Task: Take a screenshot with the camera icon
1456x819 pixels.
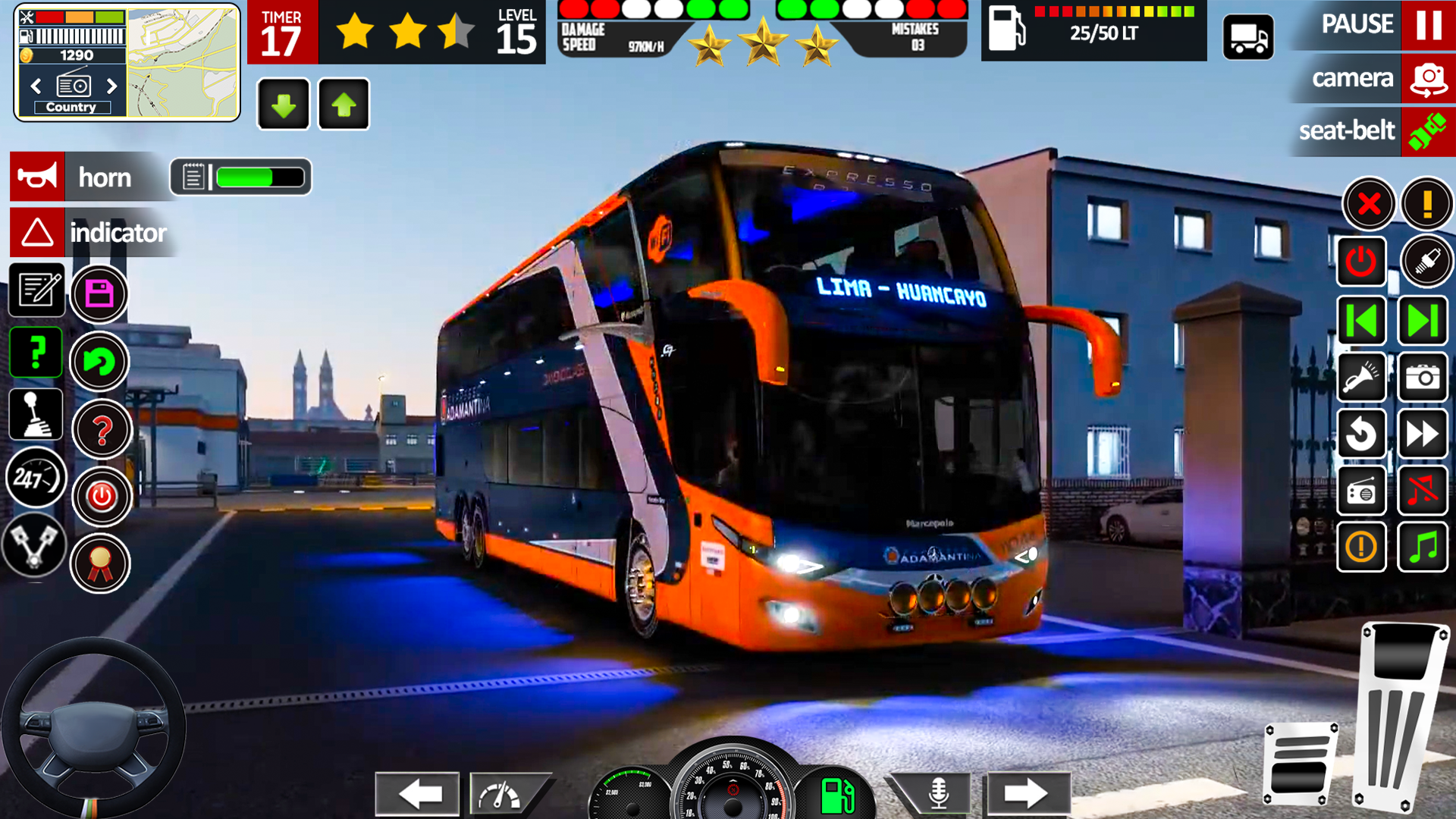Action: [x=1423, y=377]
